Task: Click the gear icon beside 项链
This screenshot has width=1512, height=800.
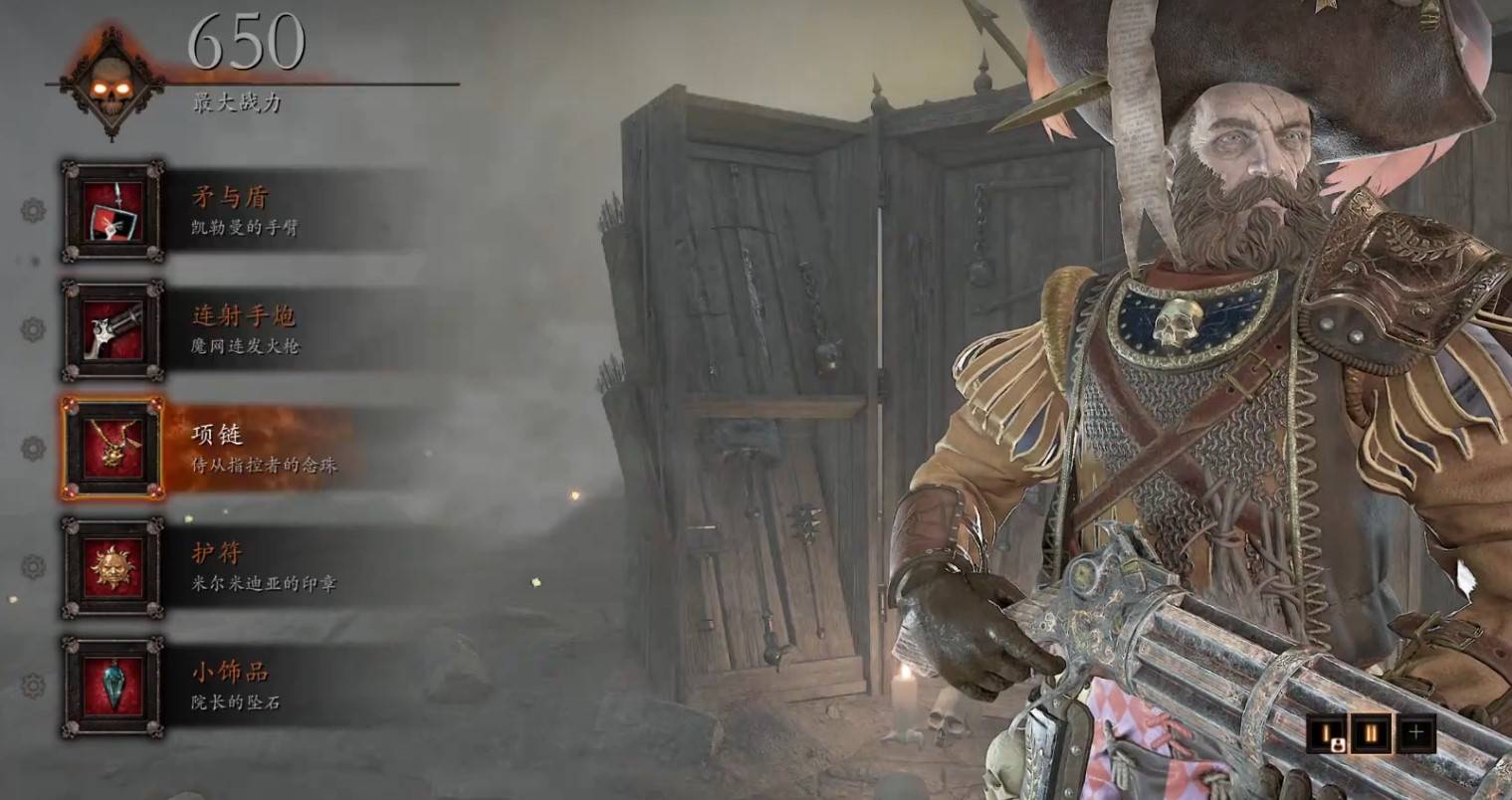Action: [x=33, y=449]
